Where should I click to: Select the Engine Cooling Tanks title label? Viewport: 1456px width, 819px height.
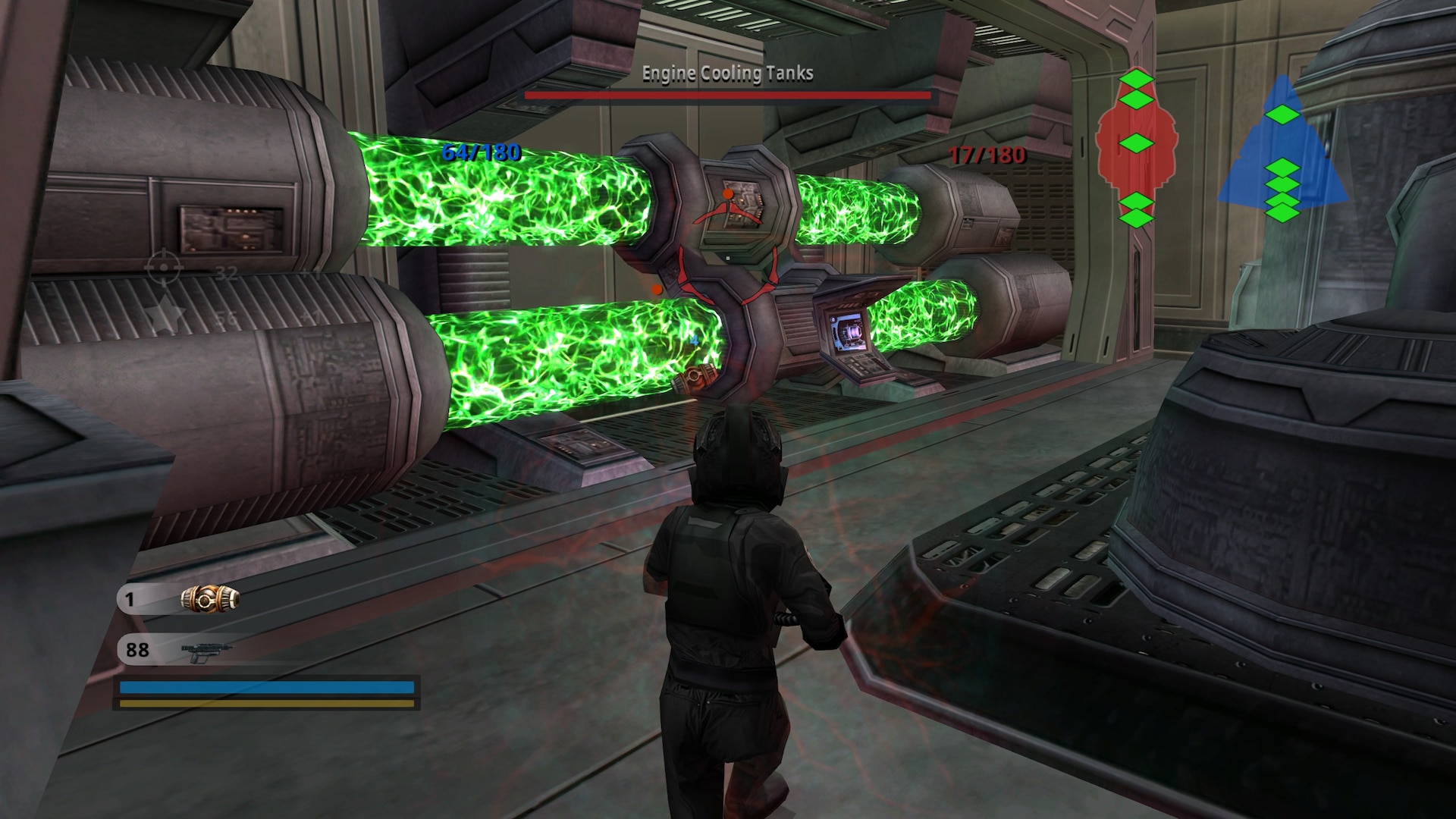[726, 74]
